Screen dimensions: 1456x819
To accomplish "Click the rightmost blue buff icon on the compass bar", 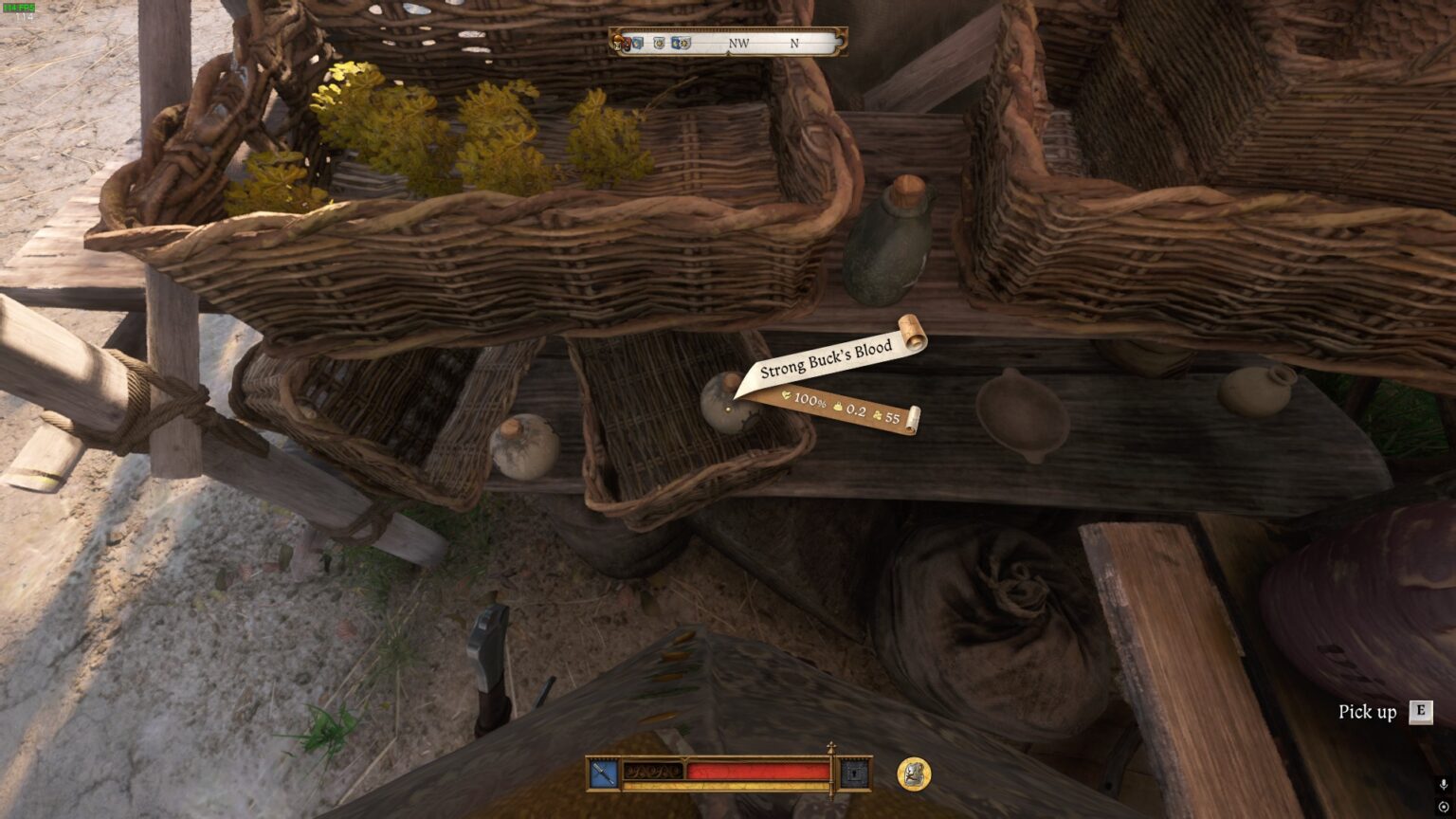I will pos(676,43).
